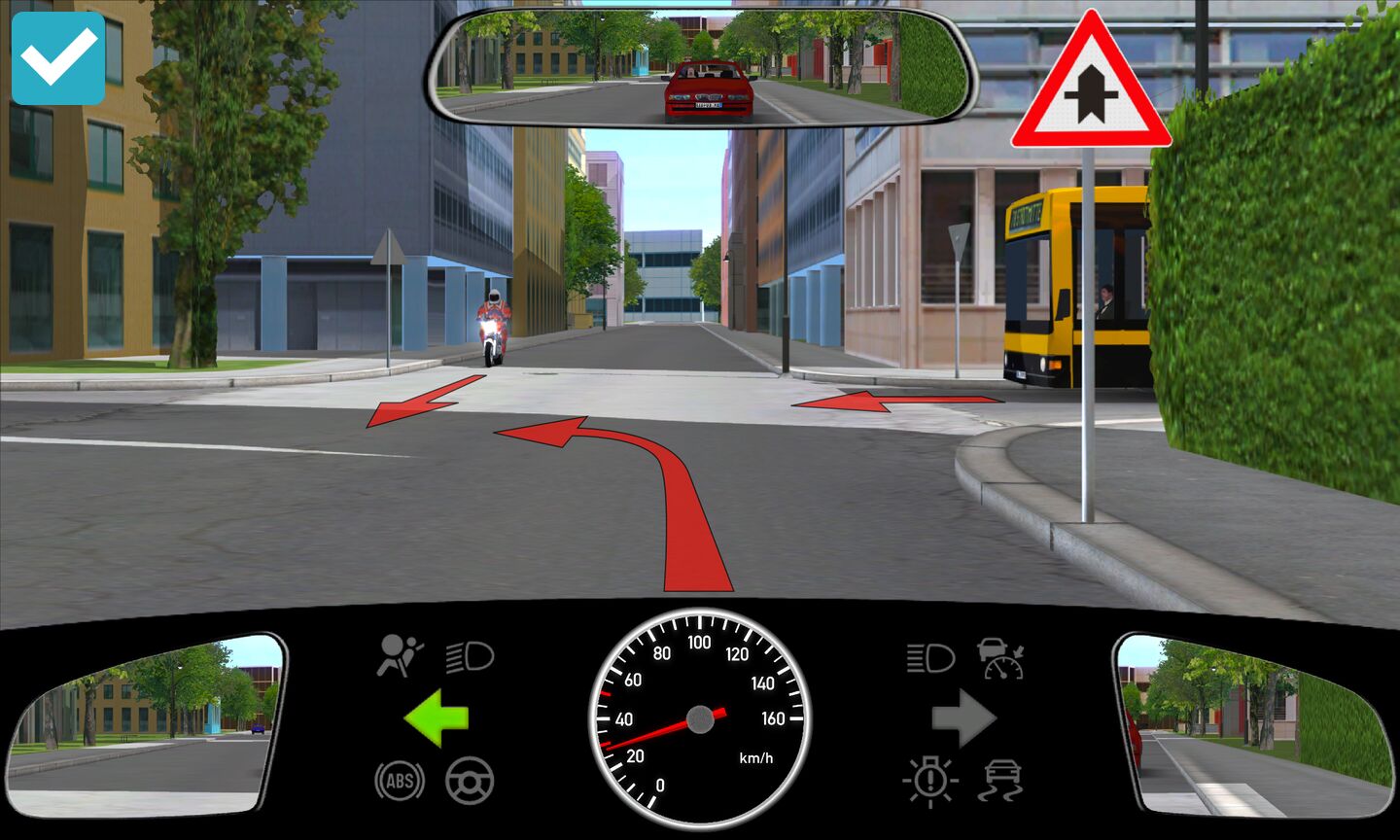
Task: Click the ABS warning light icon
Action: tap(399, 781)
